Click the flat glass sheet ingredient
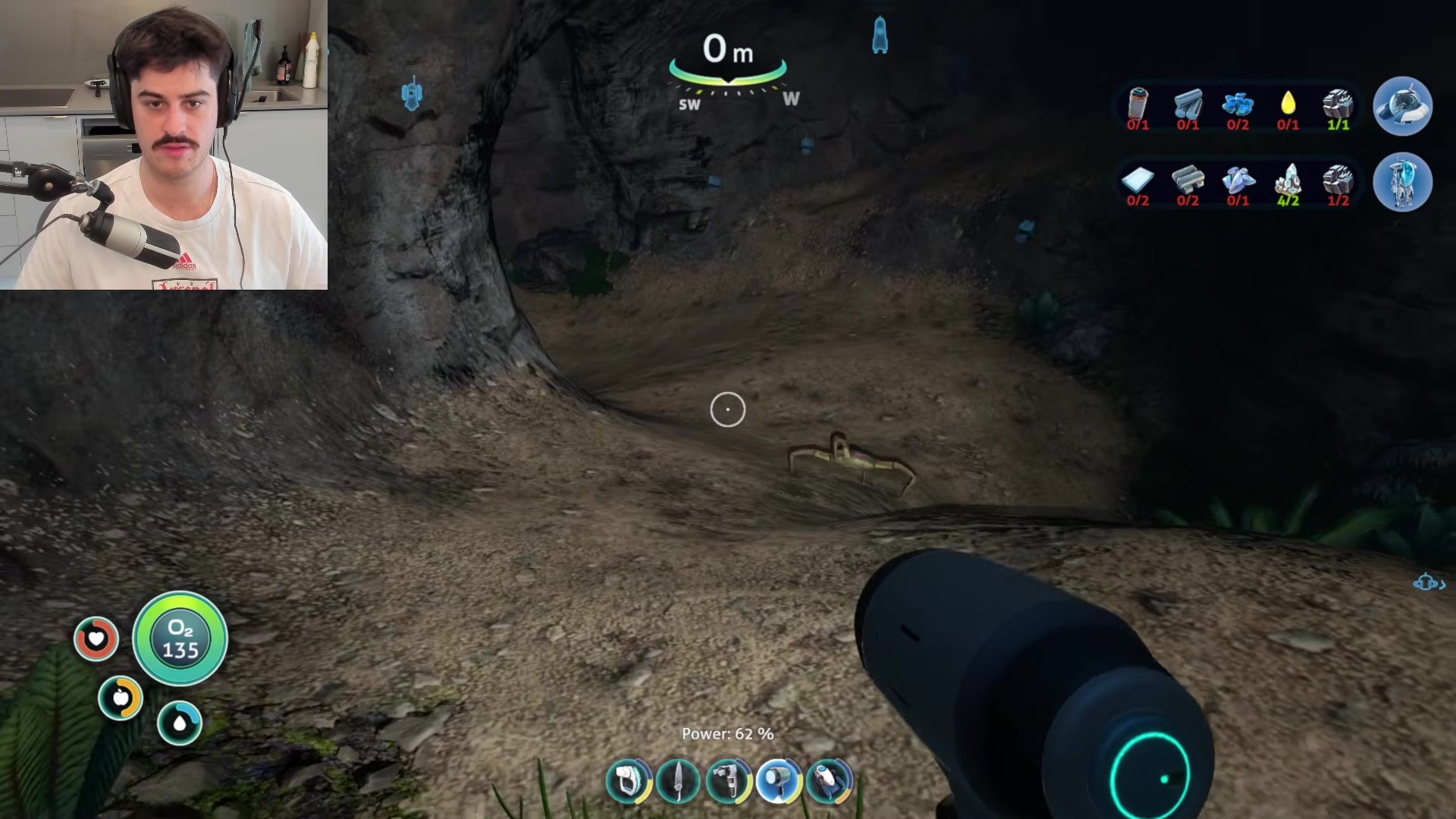This screenshot has width=1456, height=819. pos(1137,180)
